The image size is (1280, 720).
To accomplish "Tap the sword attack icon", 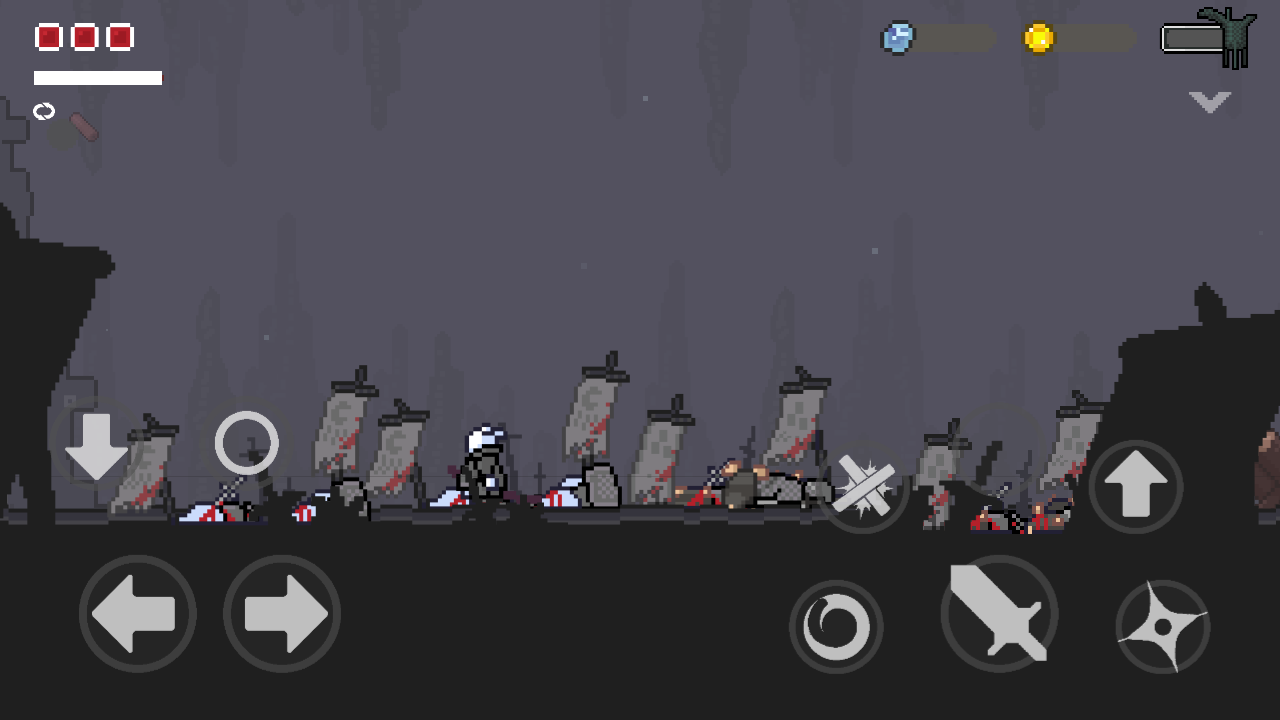I will coord(999,615).
